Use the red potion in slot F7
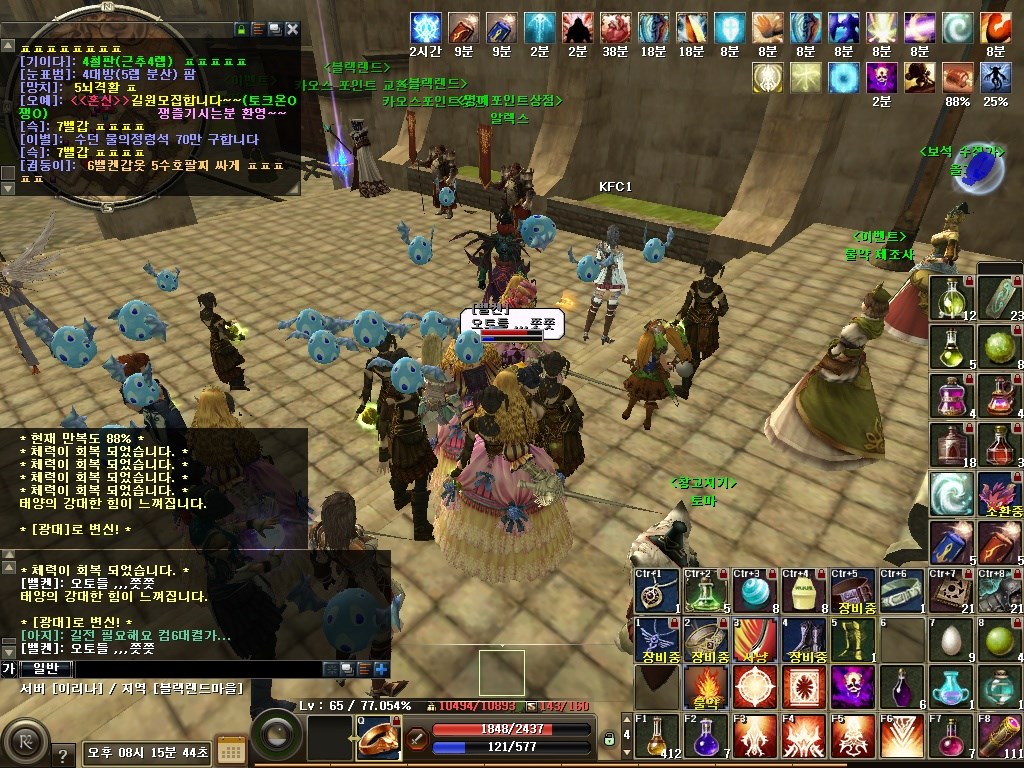Screen dimensions: 1024x768 pyautogui.click(x=950, y=737)
